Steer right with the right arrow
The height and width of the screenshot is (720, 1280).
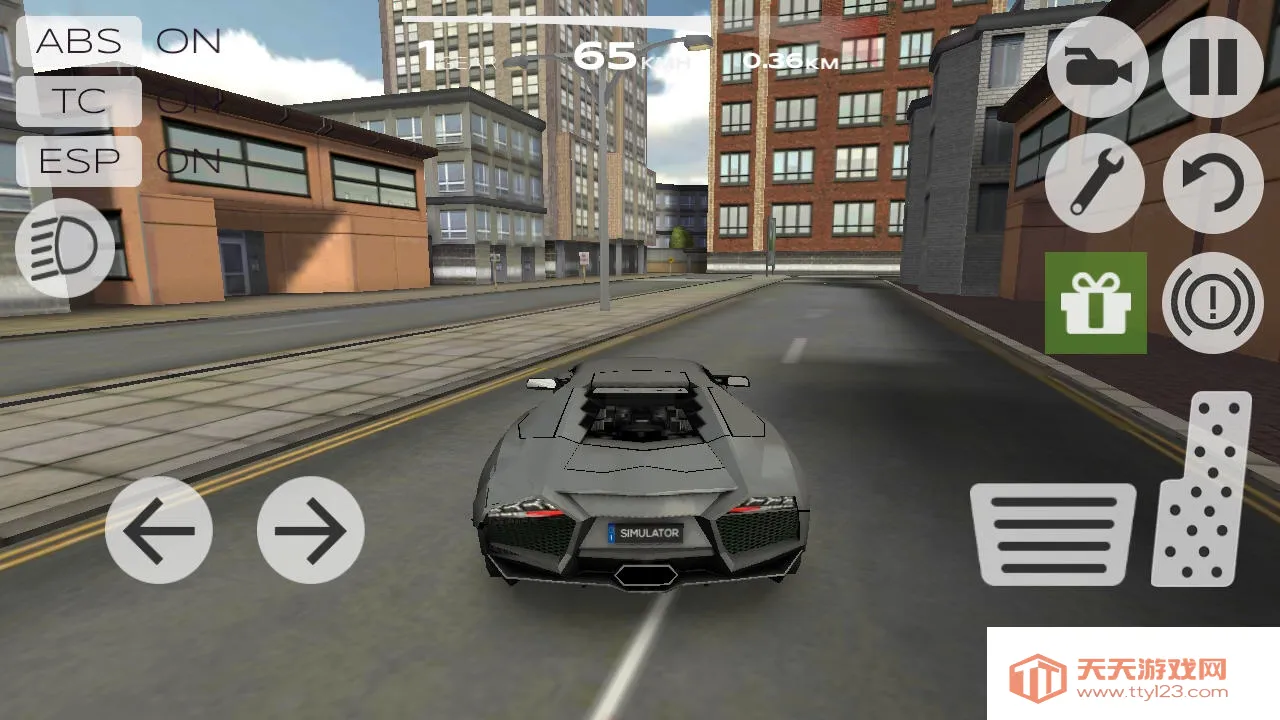pos(310,528)
